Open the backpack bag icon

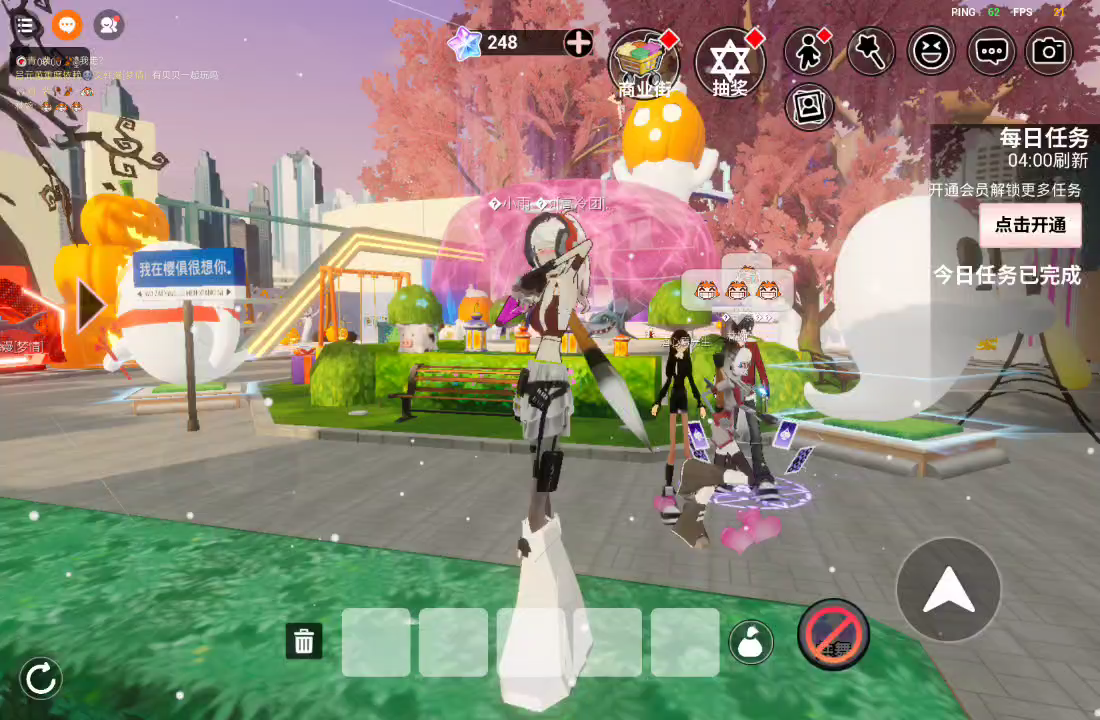[x=751, y=642]
